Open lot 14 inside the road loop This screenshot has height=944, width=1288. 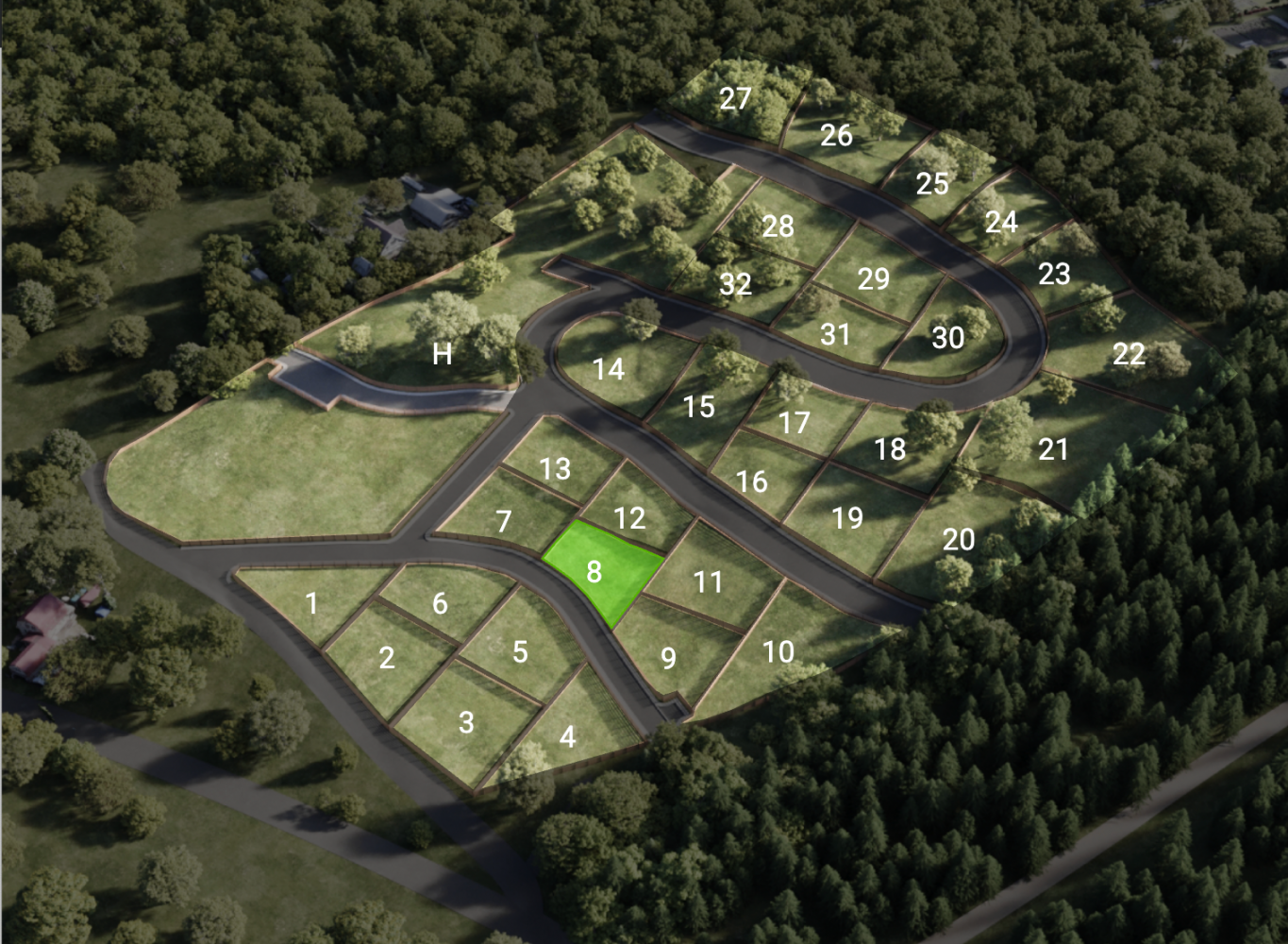coord(609,368)
